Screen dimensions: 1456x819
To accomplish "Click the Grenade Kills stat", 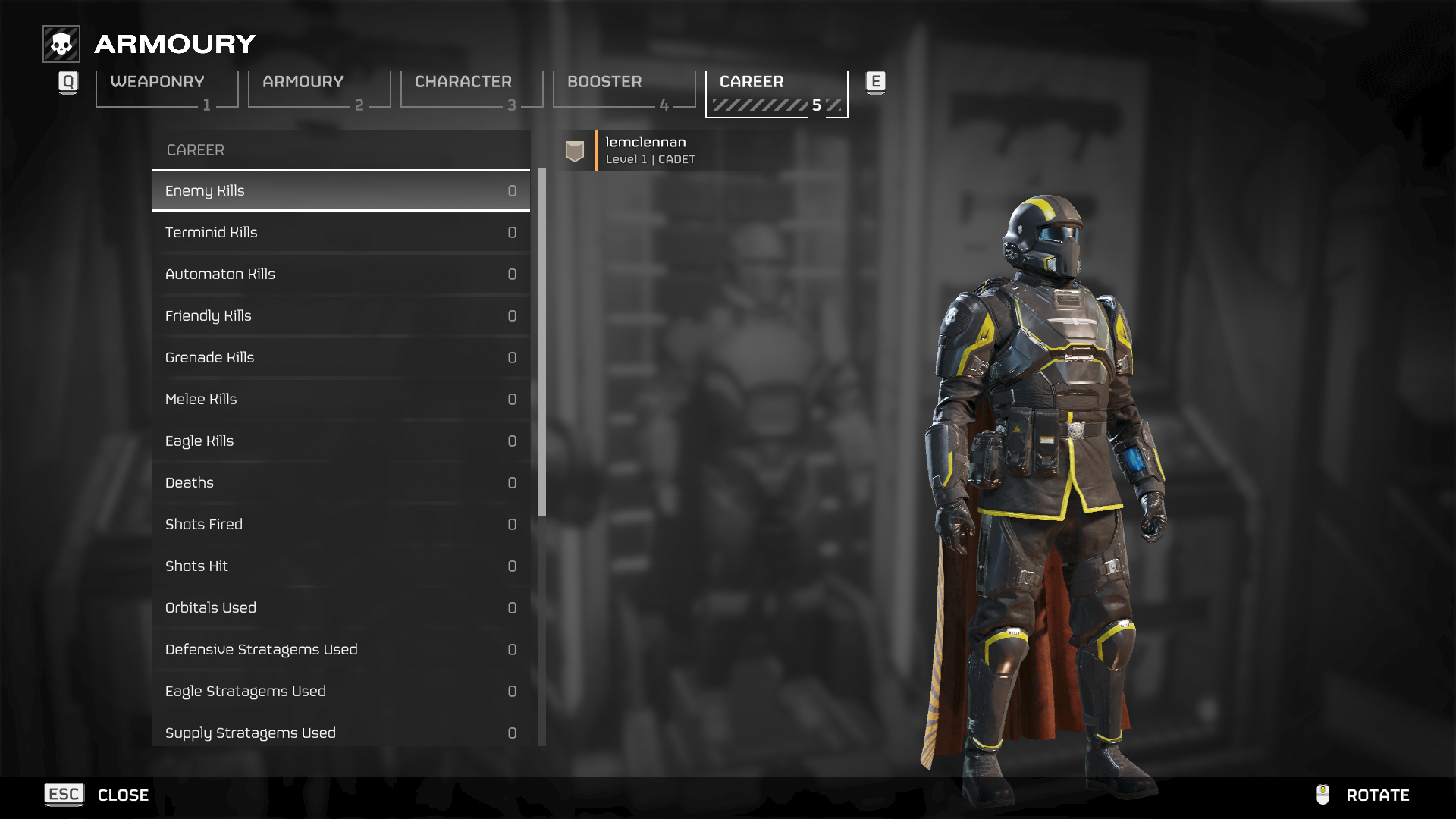I will [x=340, y=358].
